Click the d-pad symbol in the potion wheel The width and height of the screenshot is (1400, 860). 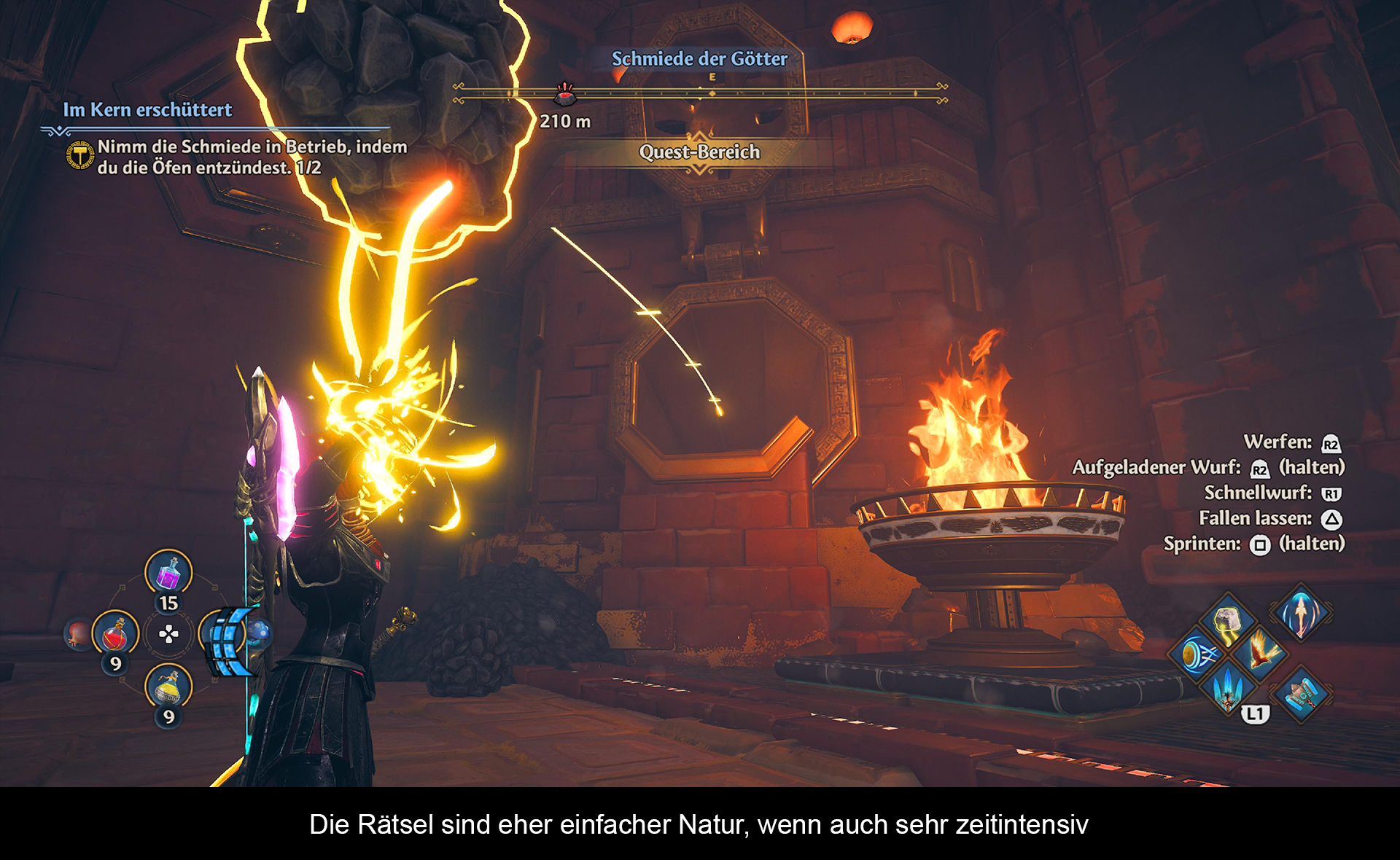[168, 634]
